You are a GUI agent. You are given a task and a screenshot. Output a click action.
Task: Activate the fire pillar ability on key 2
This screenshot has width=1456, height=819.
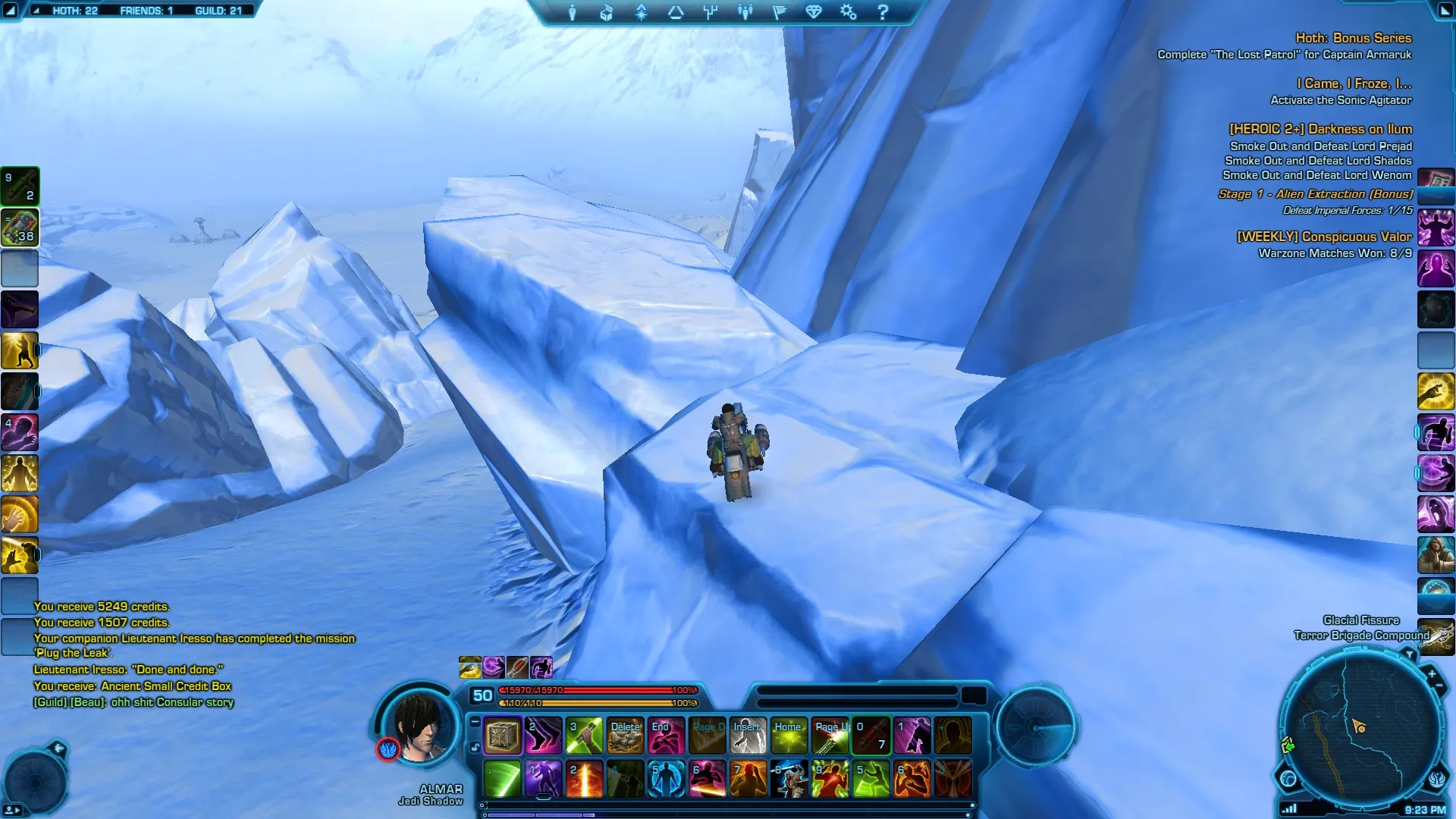tap(585, 779)
